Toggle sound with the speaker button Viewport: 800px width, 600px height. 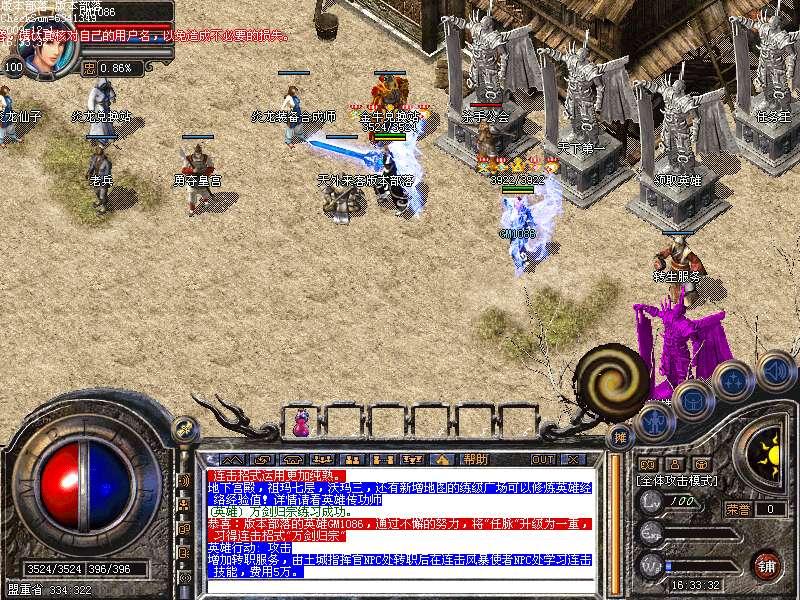point(776,372)
